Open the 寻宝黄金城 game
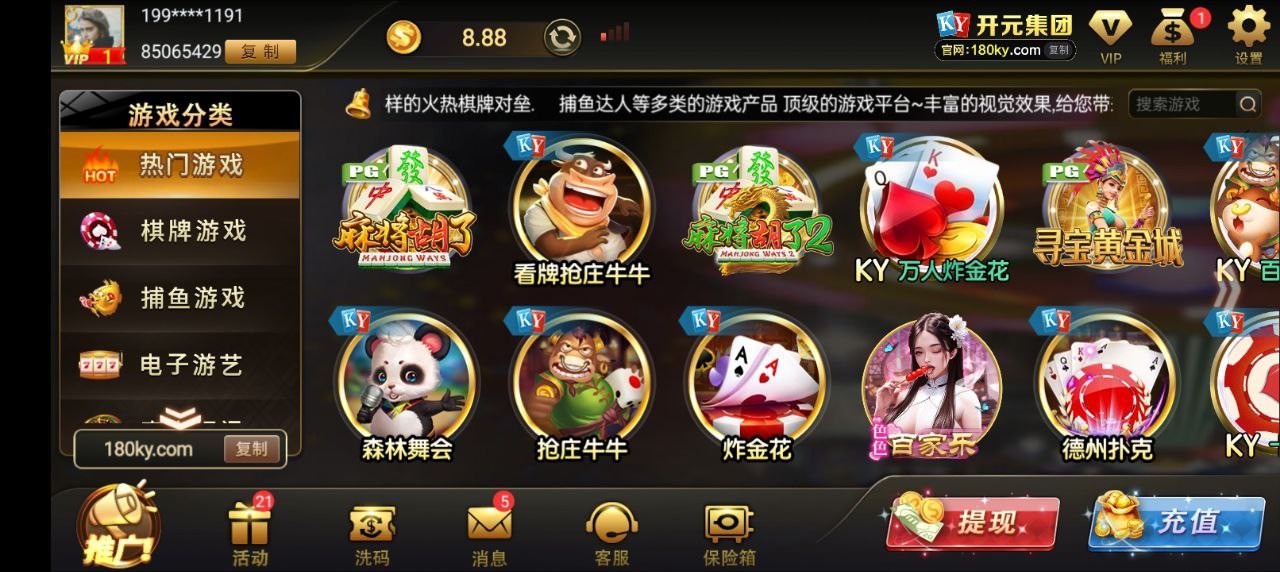This screenshot has width=1280, height=572. click(1106, 211)
